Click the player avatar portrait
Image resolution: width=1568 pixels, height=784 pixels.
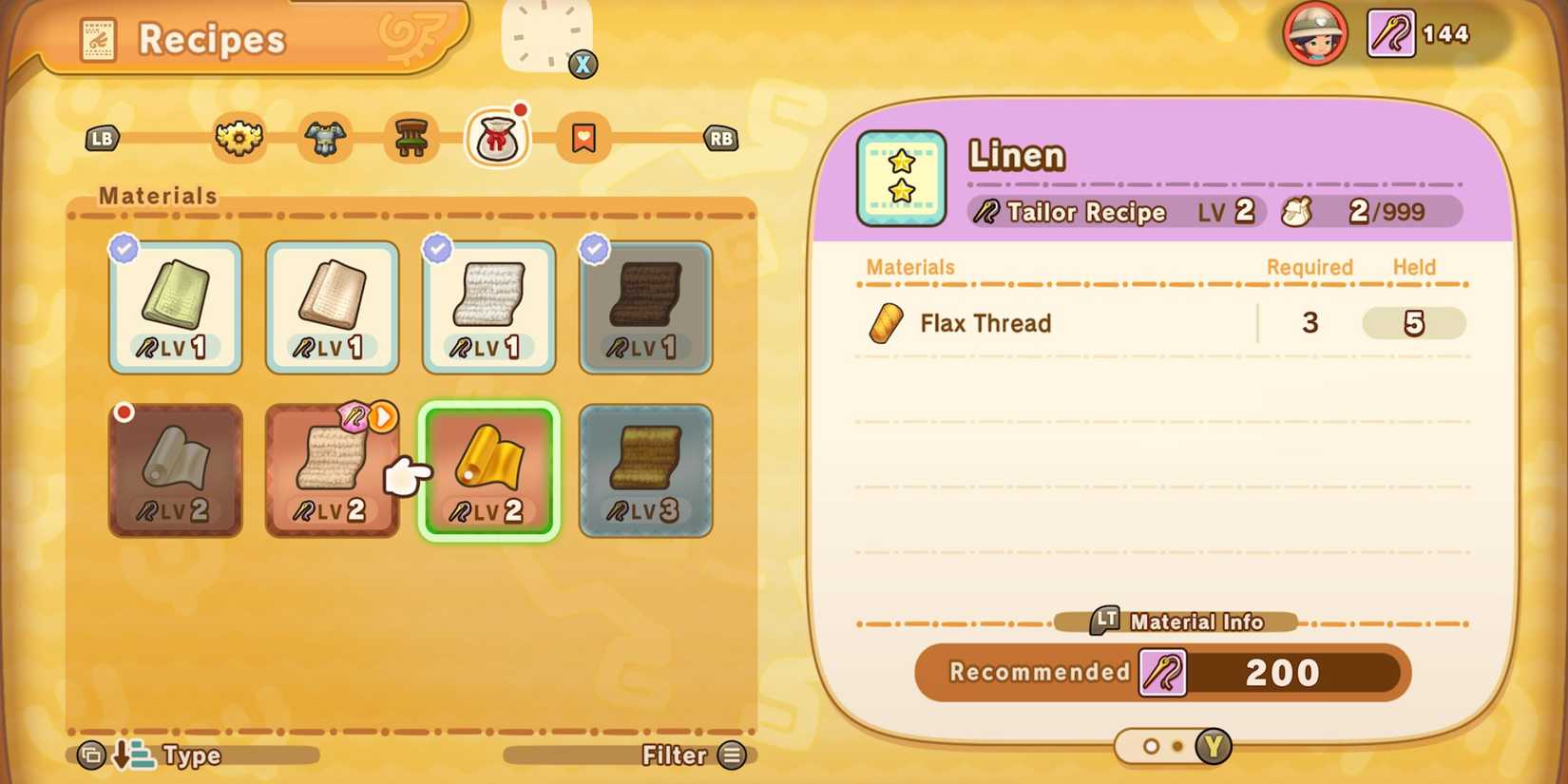click(1317, 34)
